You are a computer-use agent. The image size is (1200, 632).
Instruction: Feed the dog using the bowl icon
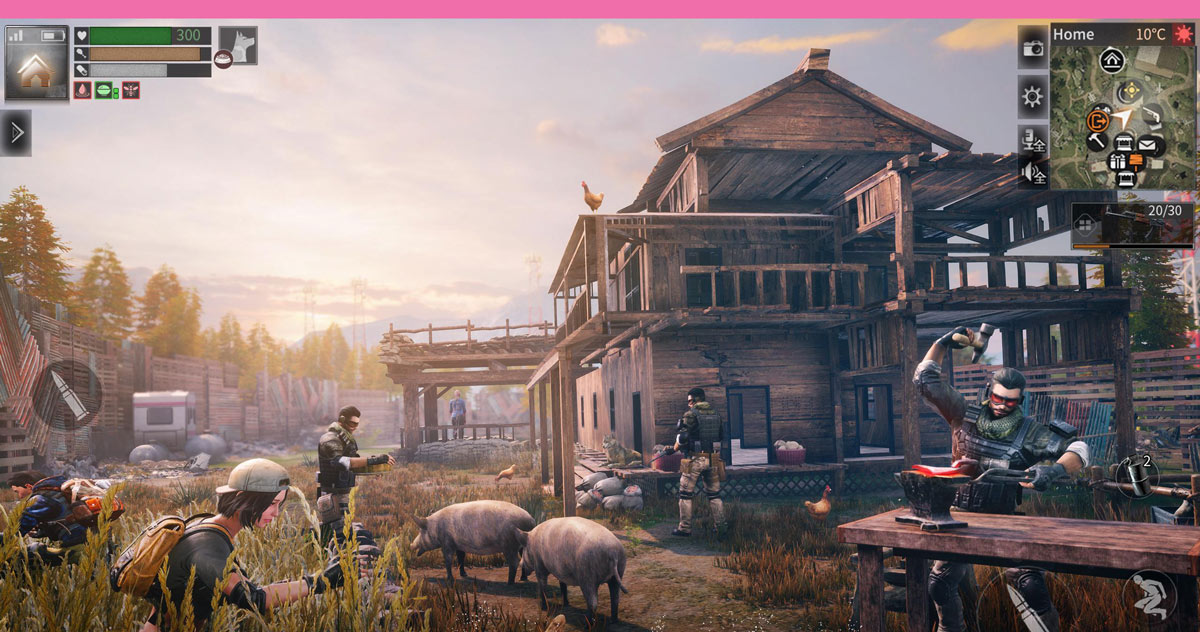point(222,59)
